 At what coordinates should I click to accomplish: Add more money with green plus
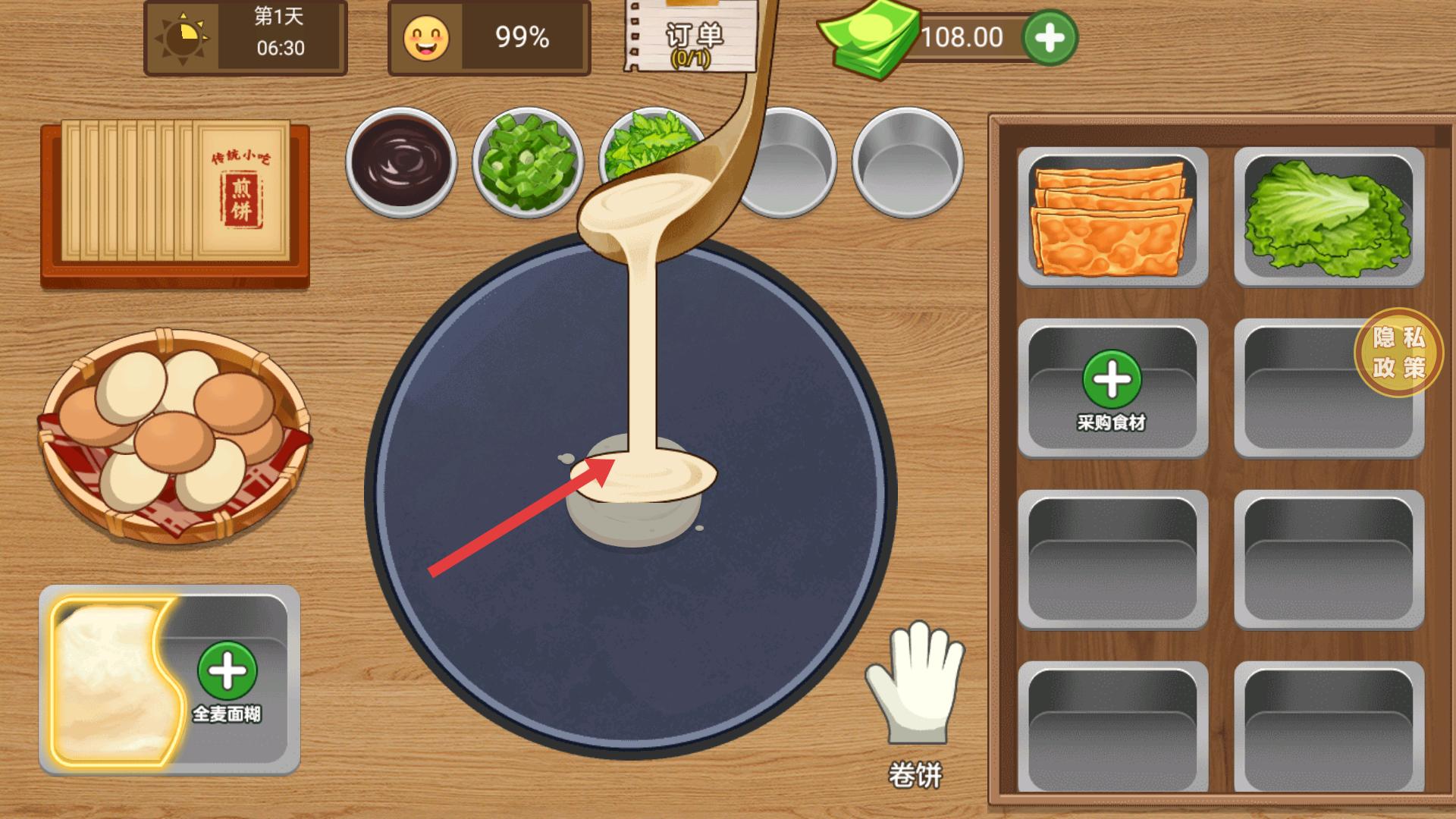1050,37
